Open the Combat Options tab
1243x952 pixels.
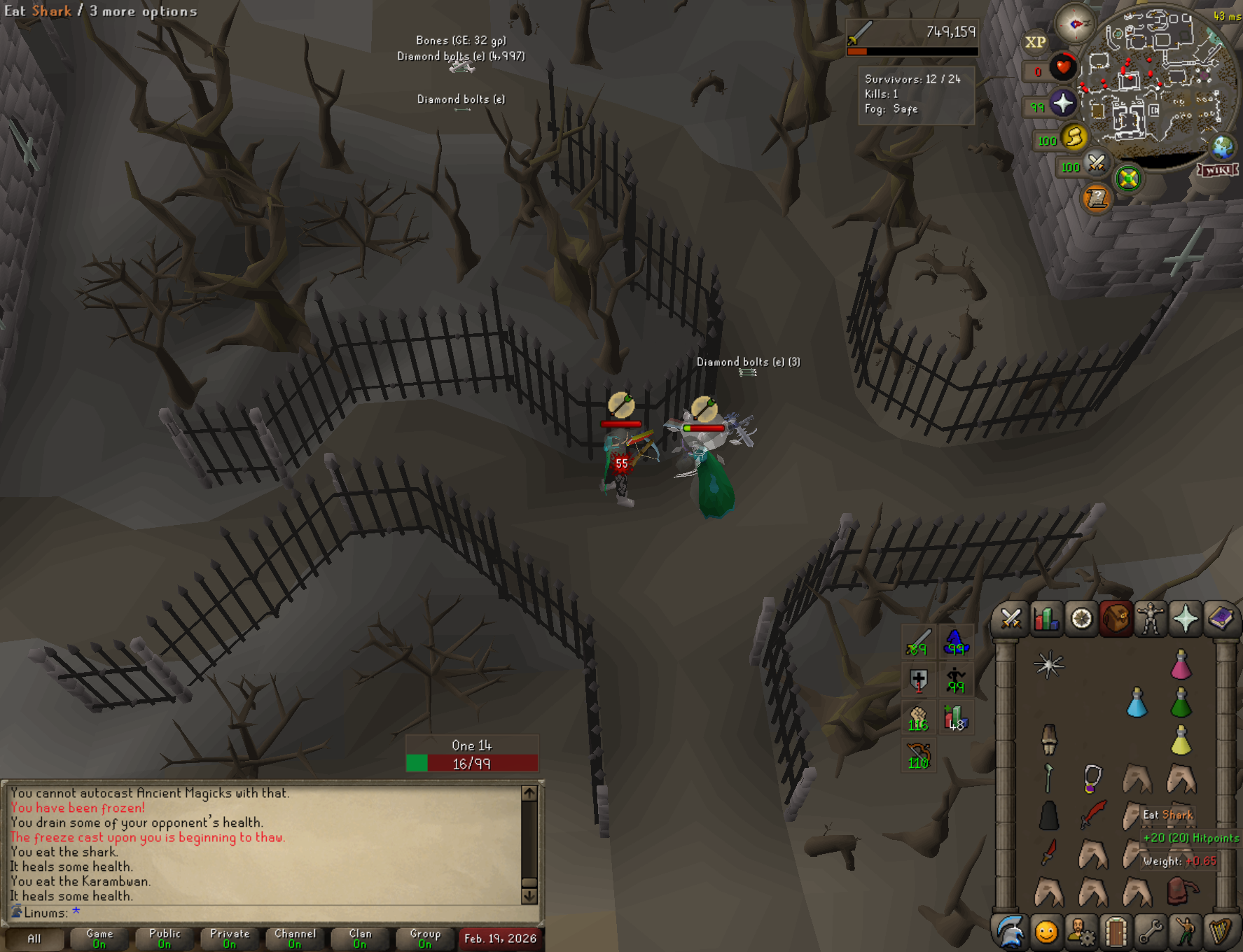1011,619
